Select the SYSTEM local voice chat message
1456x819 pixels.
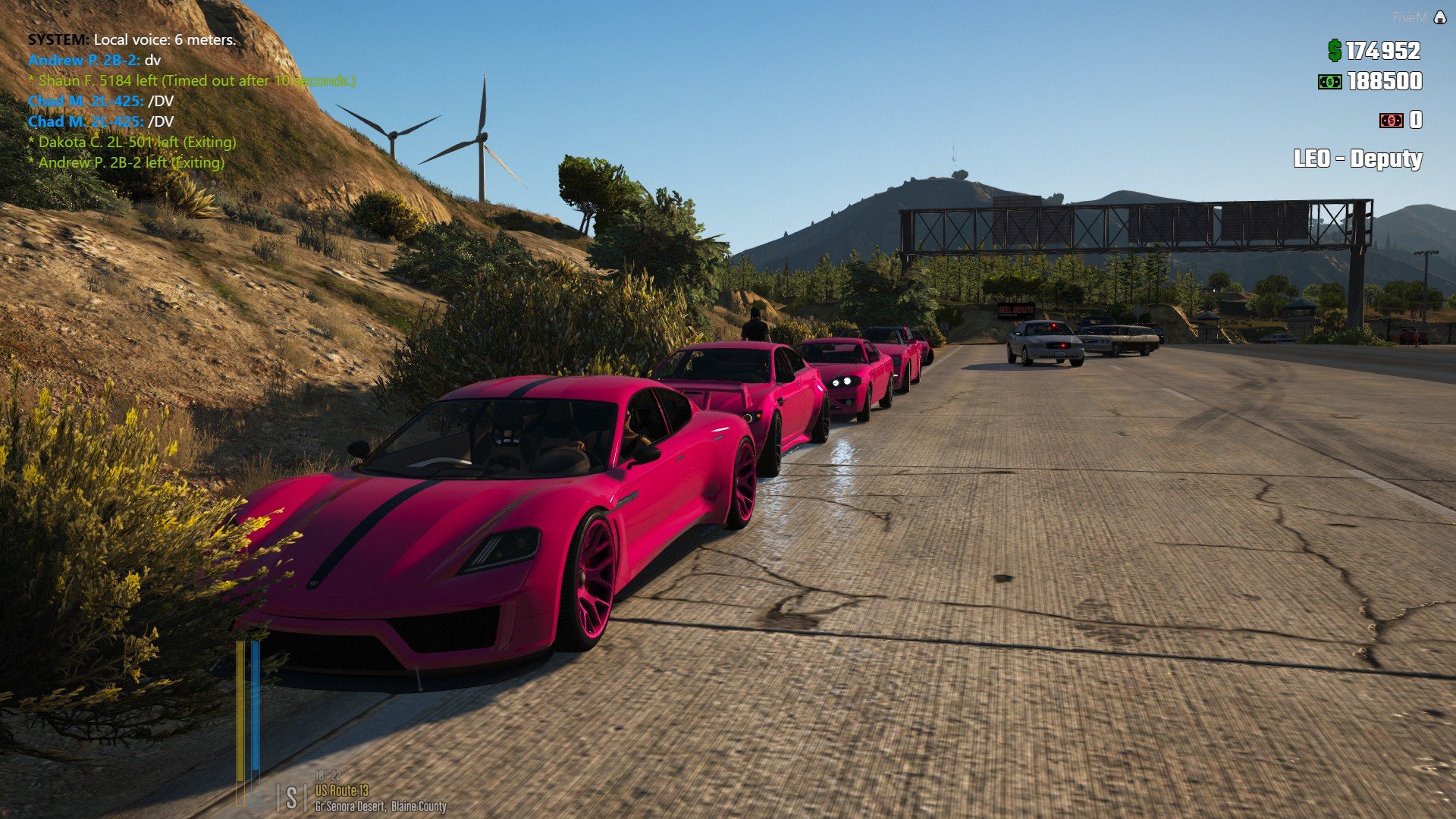tap(132, 39)
